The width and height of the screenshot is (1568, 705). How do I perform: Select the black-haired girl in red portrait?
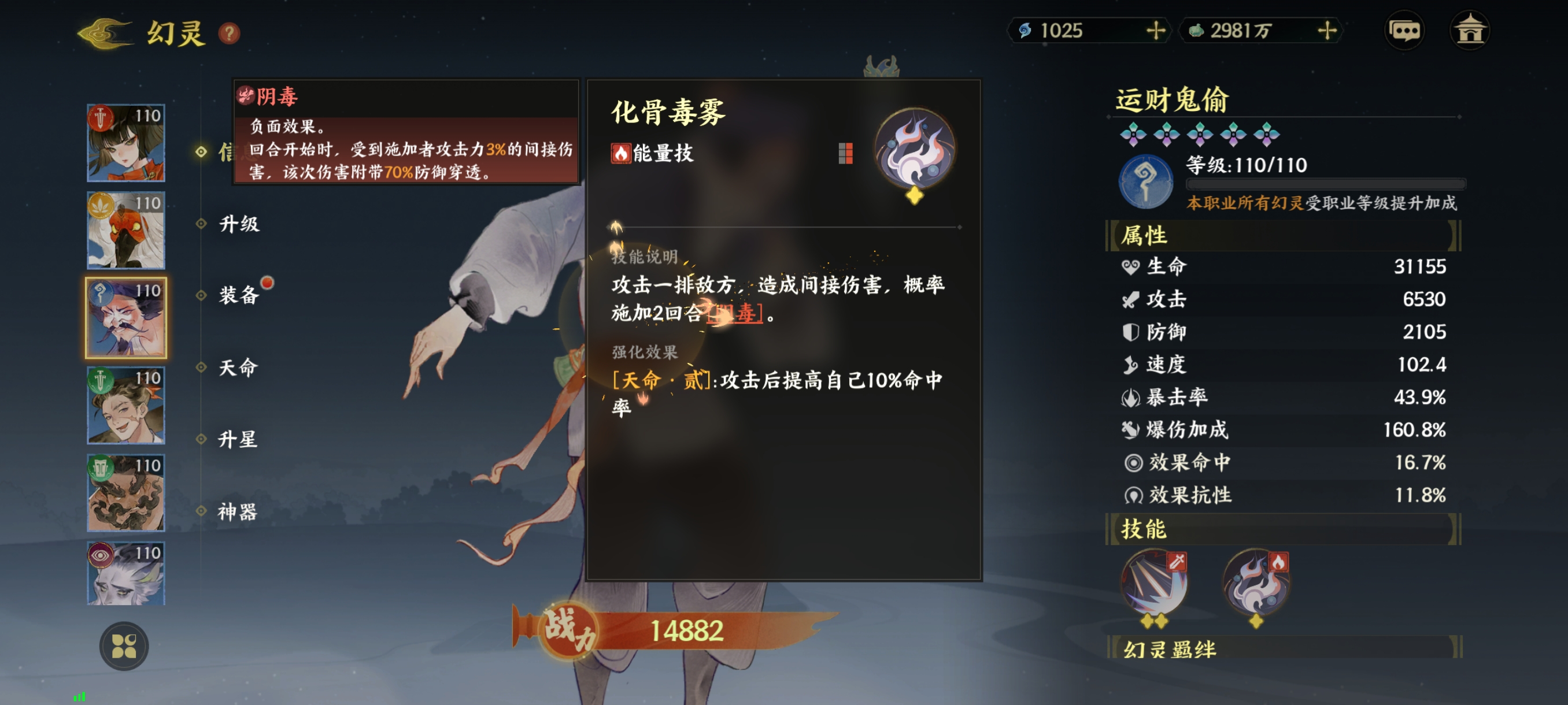(x=126, y=143)
